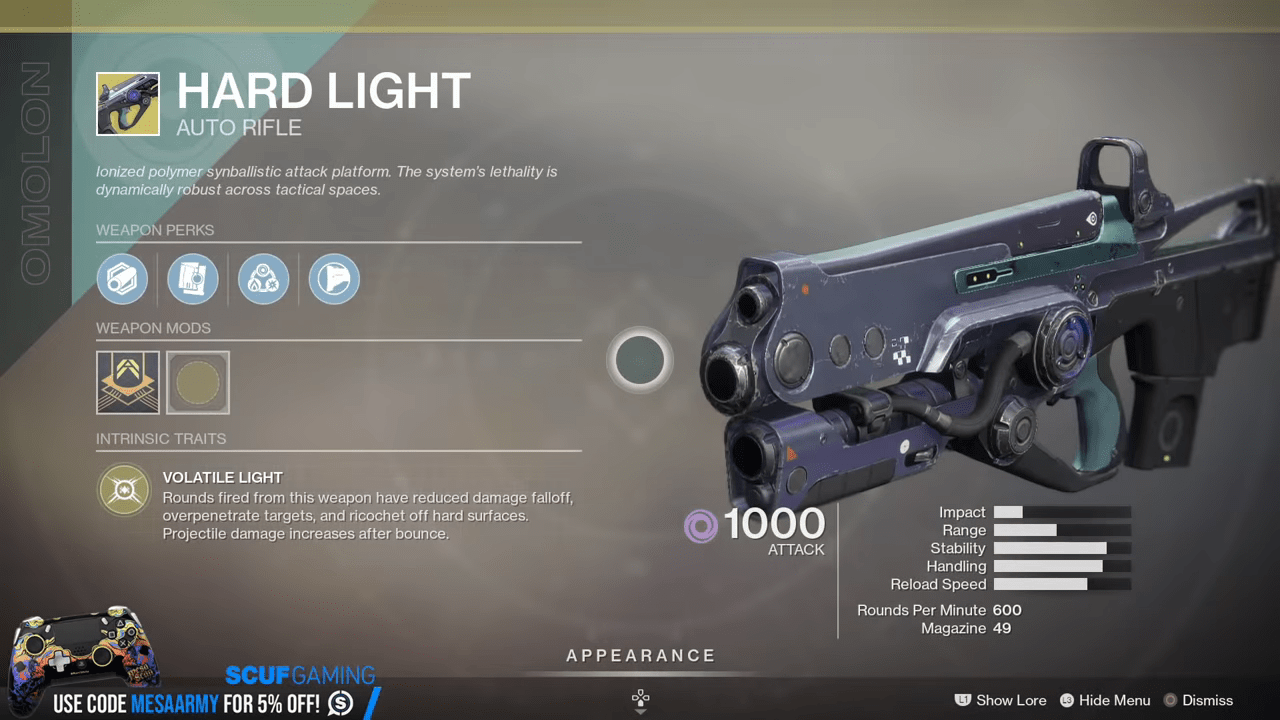
Task: Click the Hard Light weapon thumbnail
Action: (127, 103)
